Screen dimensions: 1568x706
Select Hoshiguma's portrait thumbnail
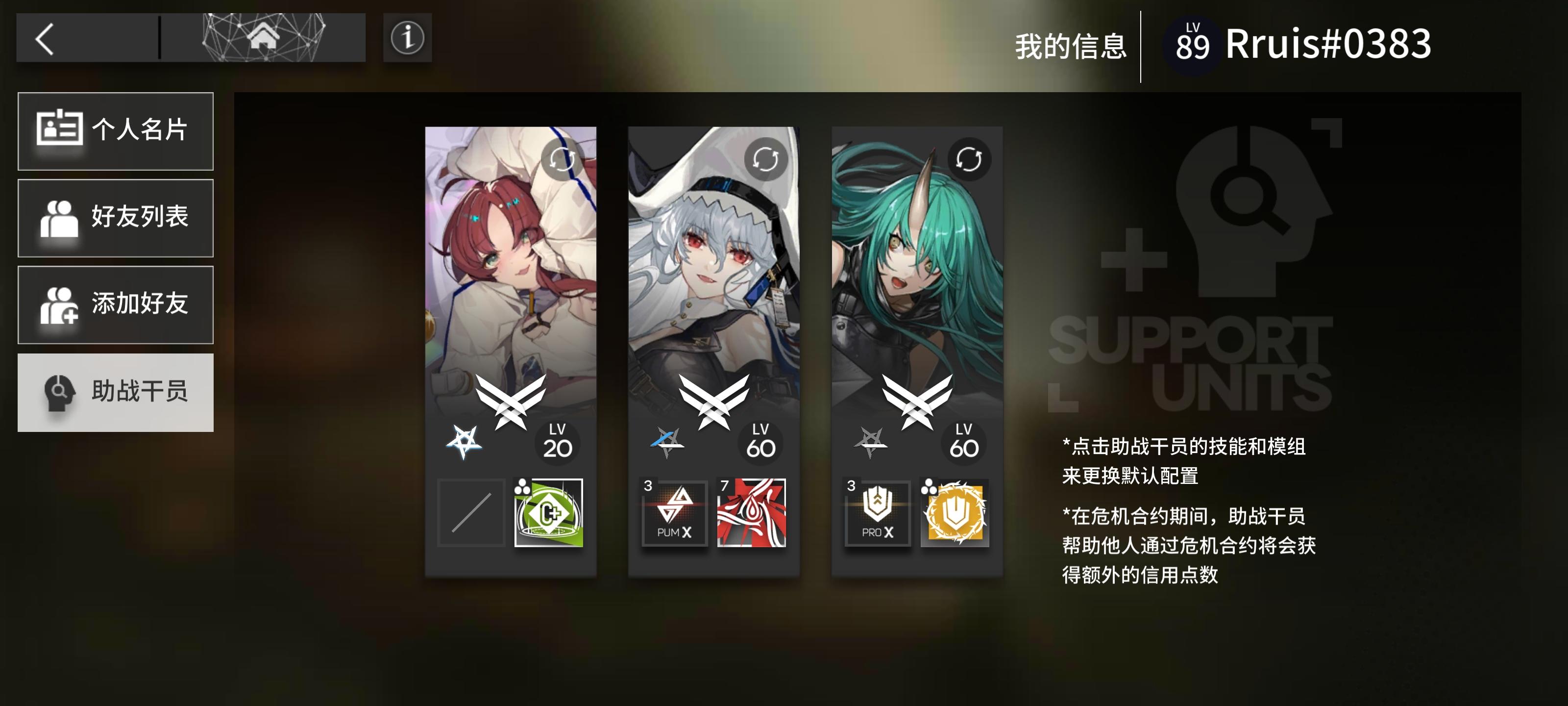click(x=916, y=256)
